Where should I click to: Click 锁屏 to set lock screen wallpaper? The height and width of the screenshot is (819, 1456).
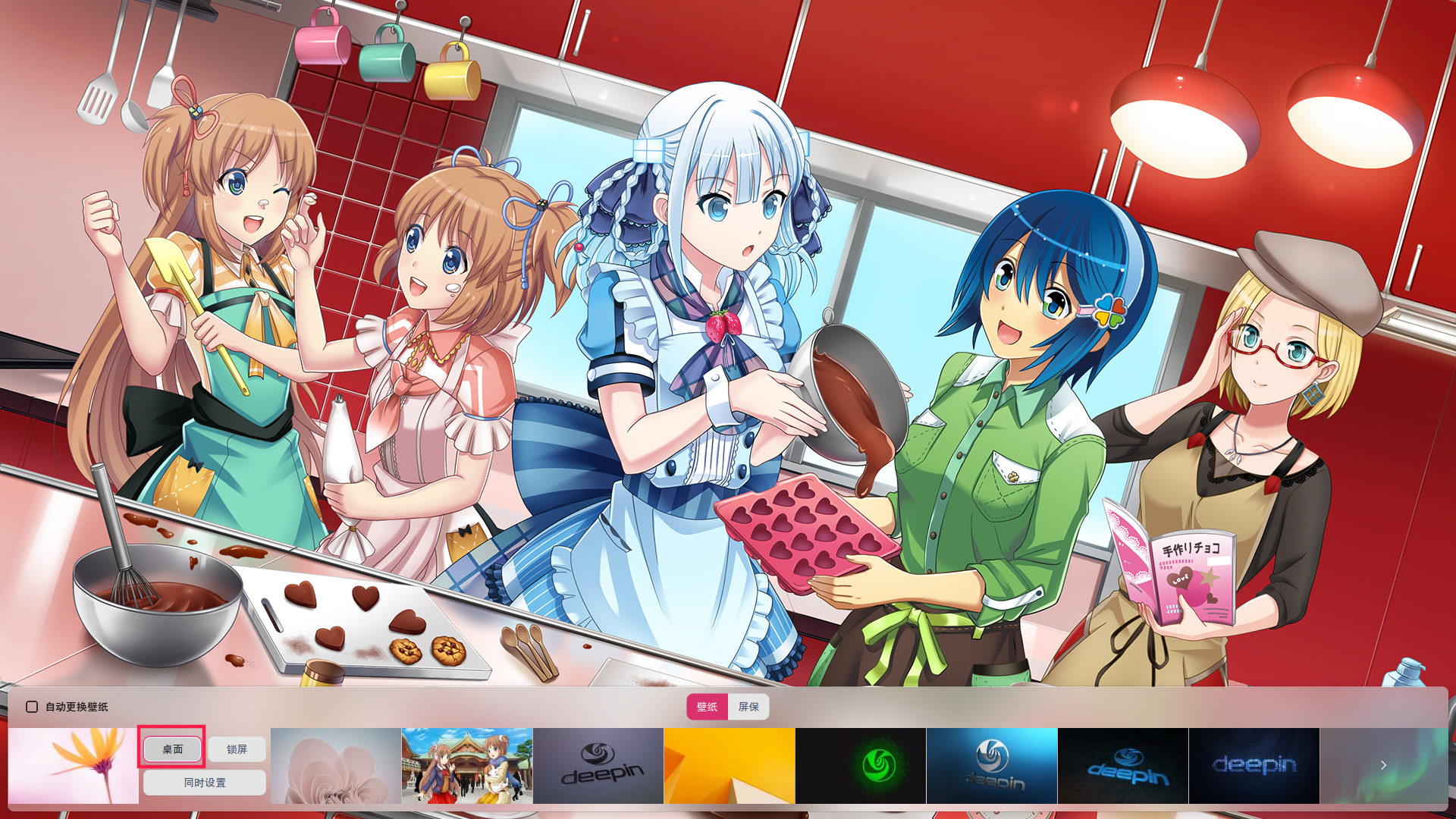click(x=236, y=748)
